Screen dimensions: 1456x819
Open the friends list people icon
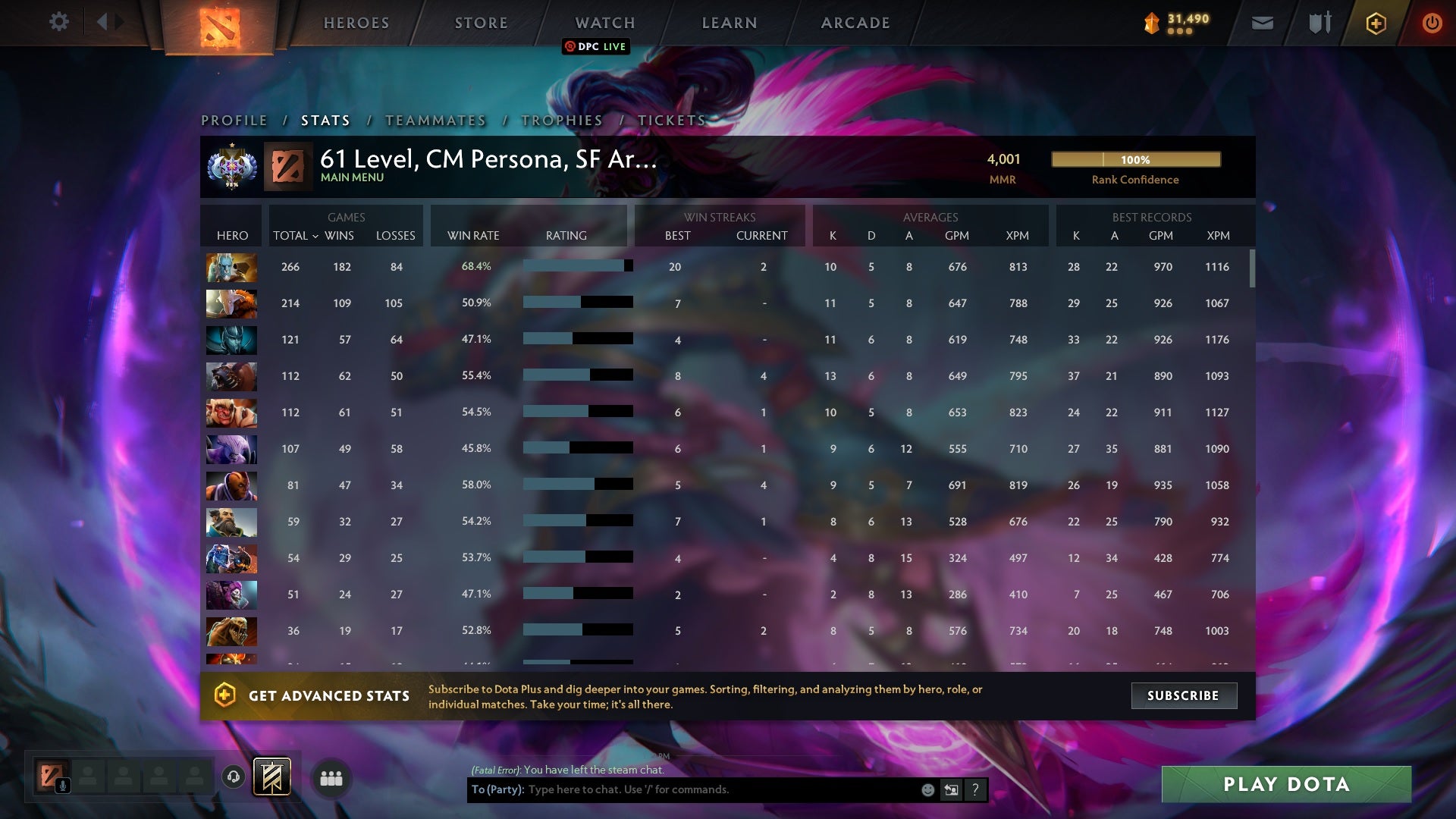[331, 778]
